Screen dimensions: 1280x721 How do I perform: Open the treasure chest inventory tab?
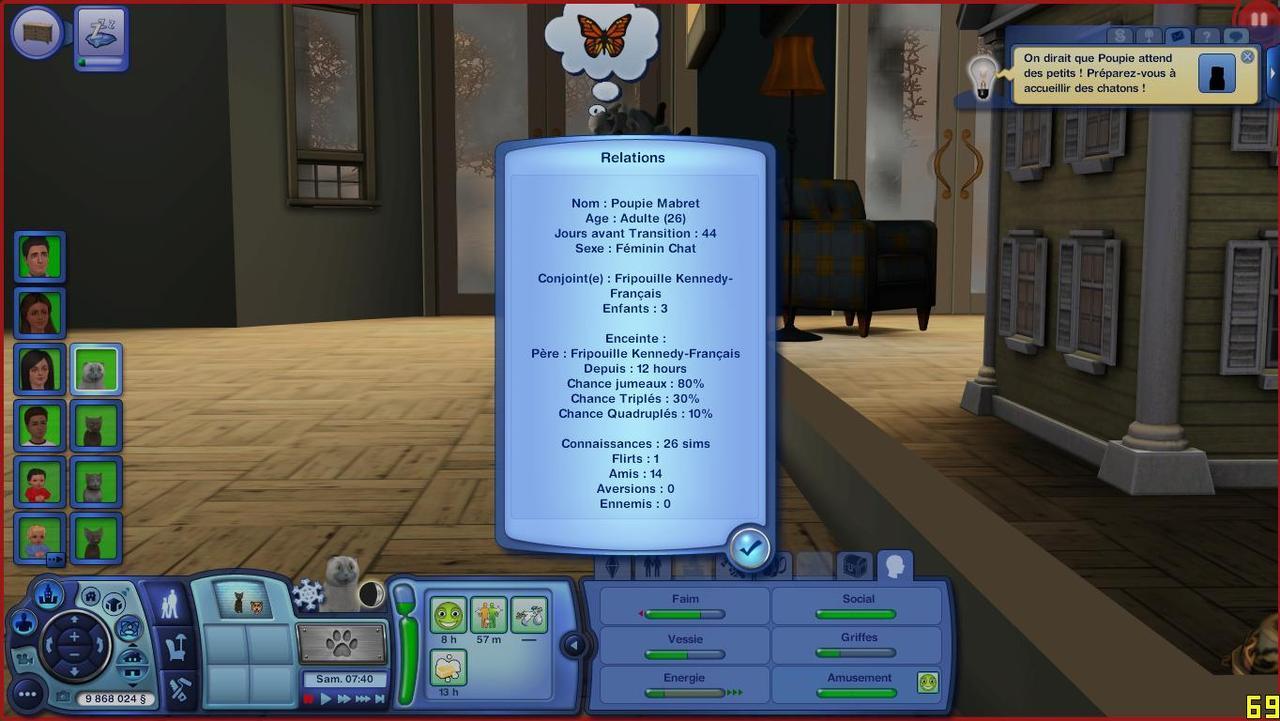[854, 567]
